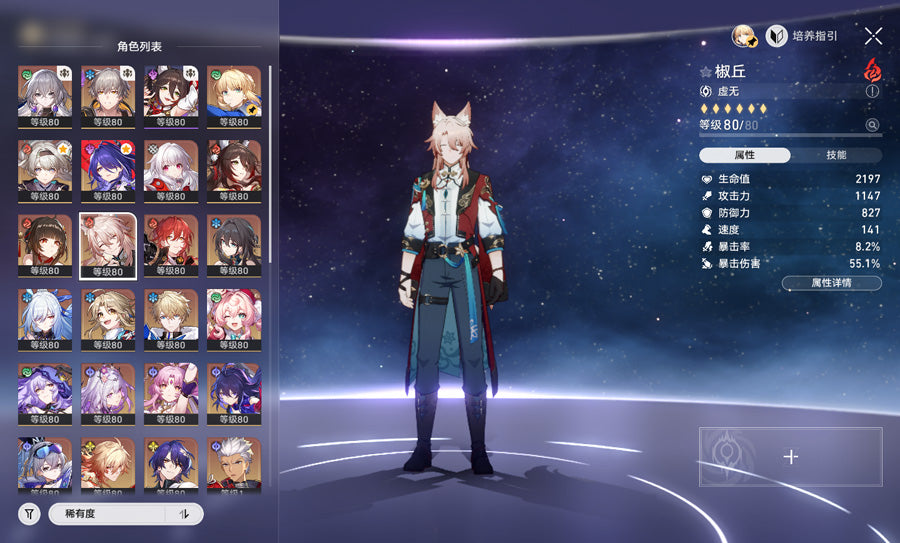Select the highlighted Jiaoqiu portrait in the list
The image size is (900, 543).
pyautogui.click(x=108, y=245)
